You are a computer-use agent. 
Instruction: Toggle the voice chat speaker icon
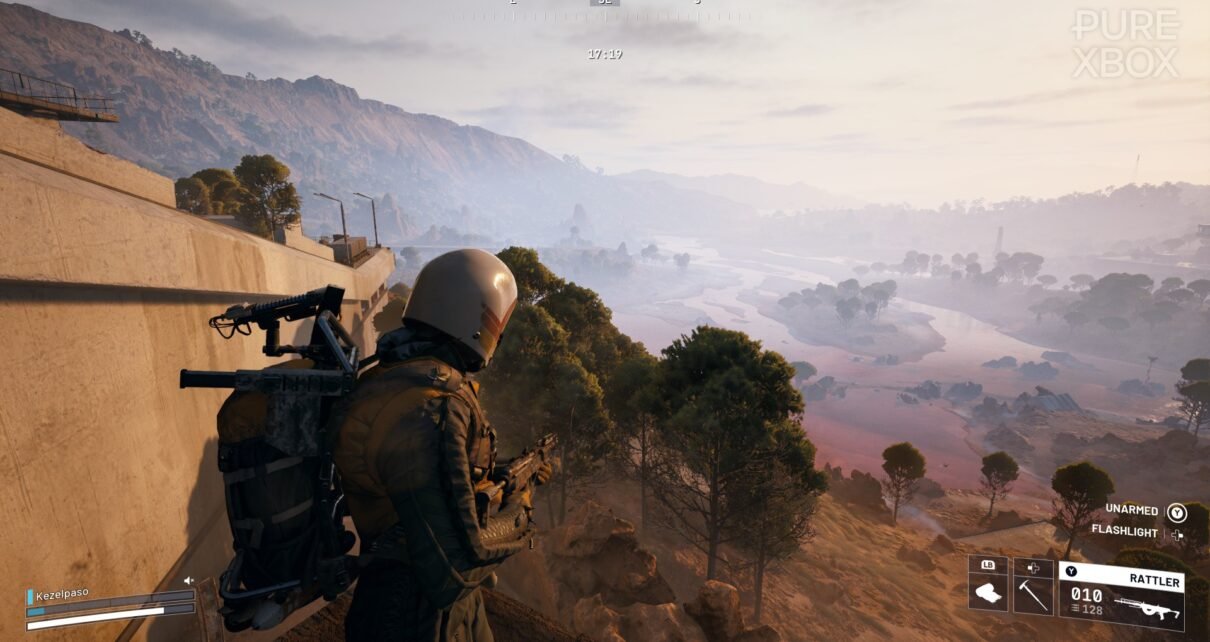[x=188, y=580]
